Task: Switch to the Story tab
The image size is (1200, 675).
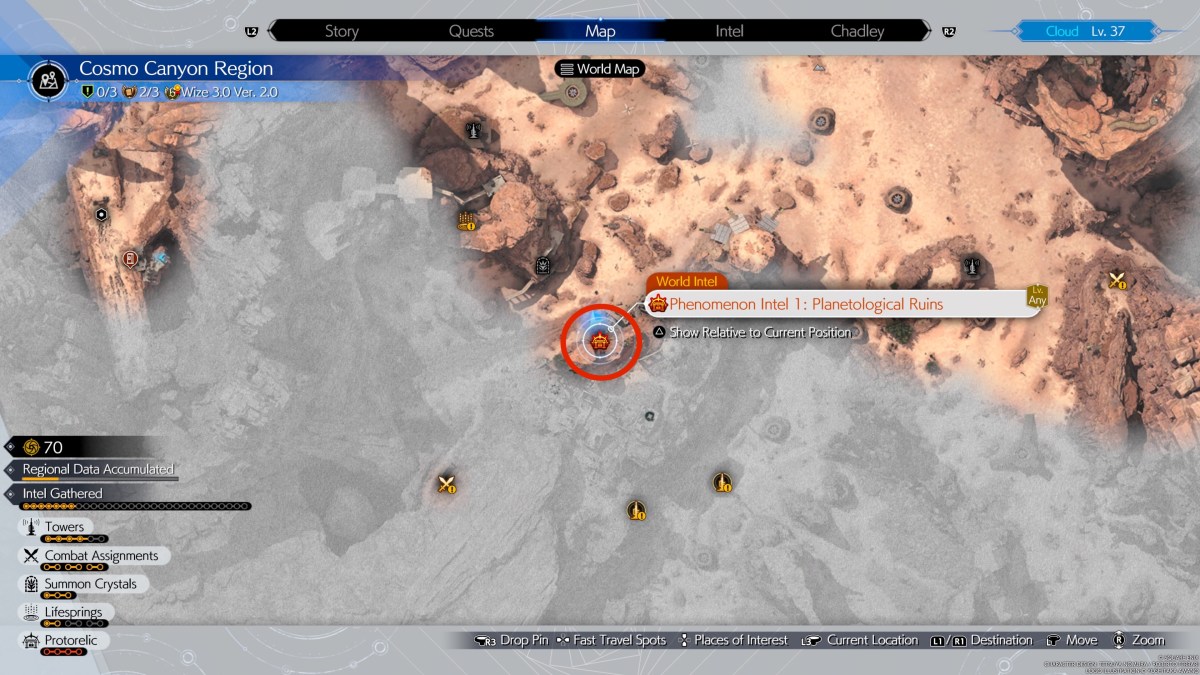Action: pyautogui.click(x=341, y=31)
